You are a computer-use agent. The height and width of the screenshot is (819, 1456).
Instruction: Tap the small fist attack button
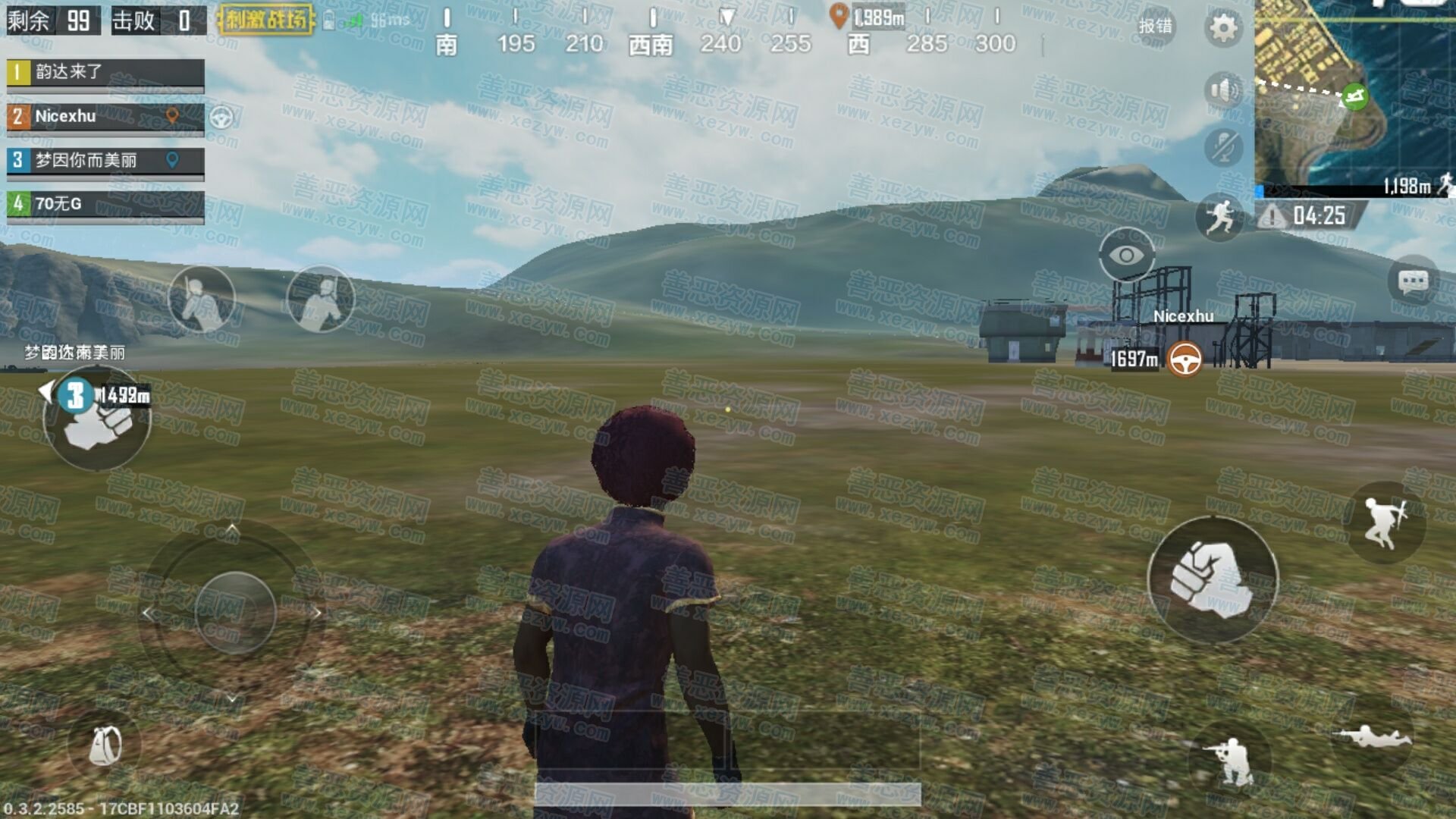pos(97,421)
